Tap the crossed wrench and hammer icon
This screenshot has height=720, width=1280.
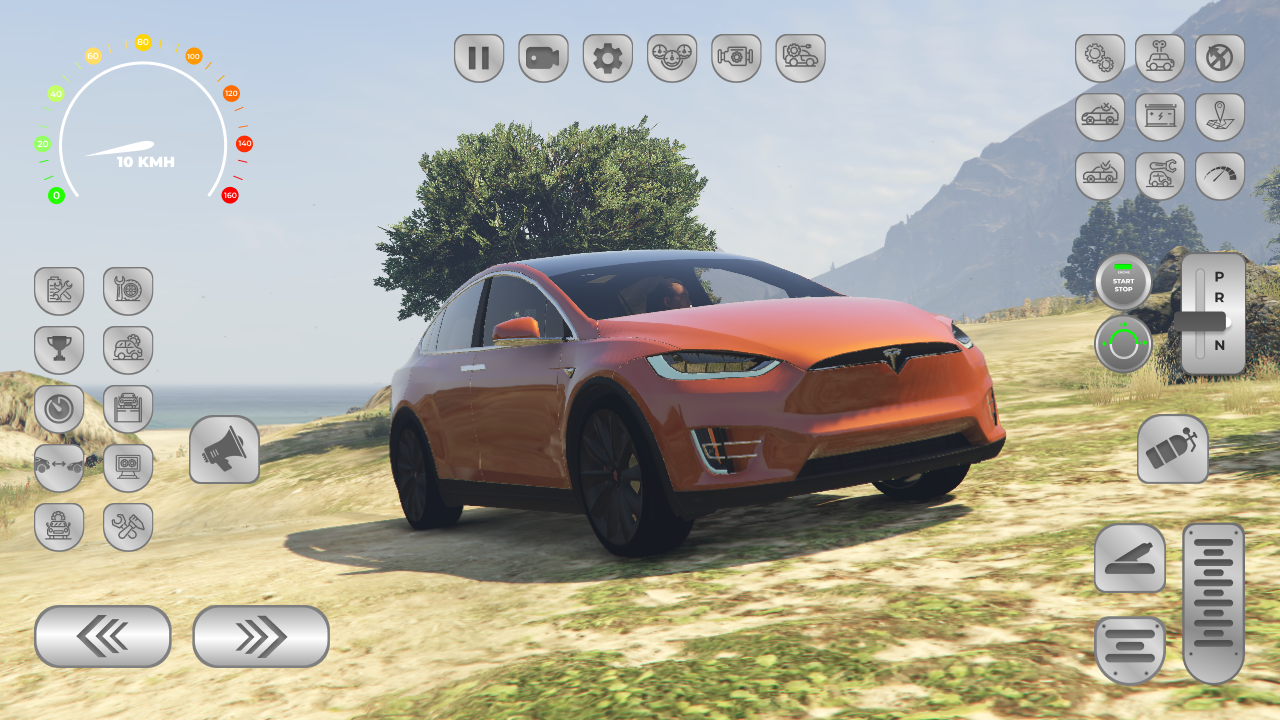point(128,527)
